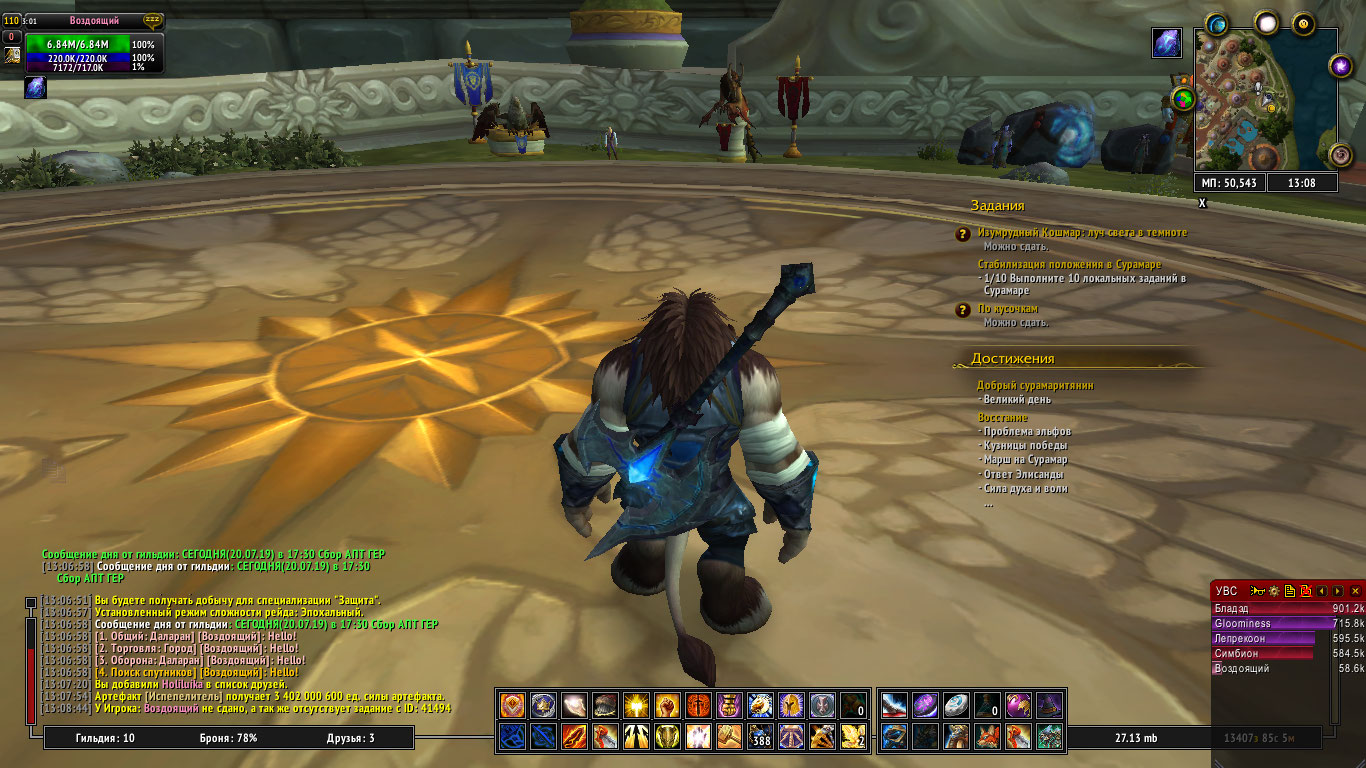Click the purple swirl button beside the minimap
This screenshot has width=1366, height=768.
1340,66
